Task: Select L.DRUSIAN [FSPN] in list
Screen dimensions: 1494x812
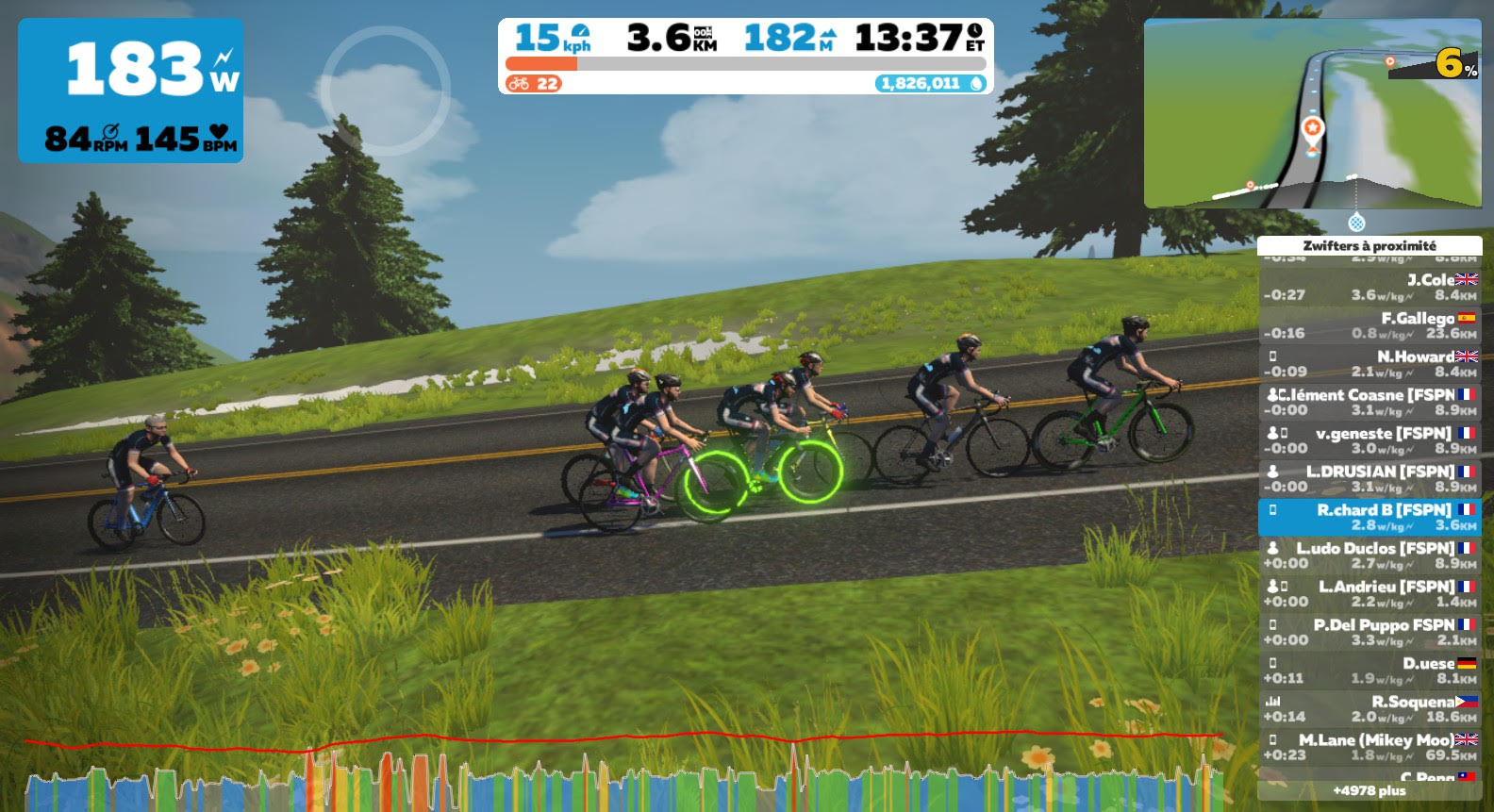Action: tap(1369, 479)
